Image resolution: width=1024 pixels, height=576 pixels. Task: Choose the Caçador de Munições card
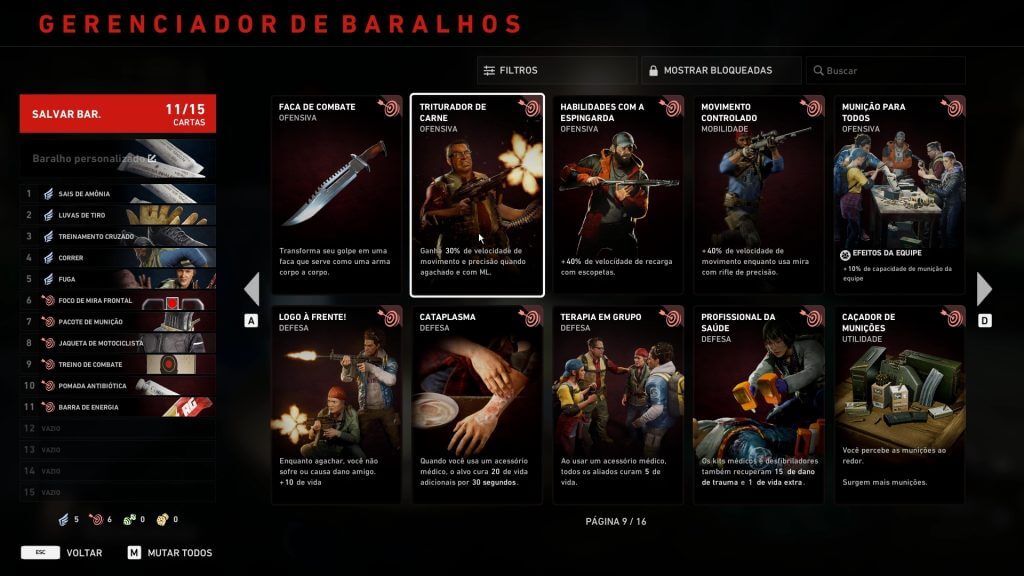pyautogui.click(x=899, y=405)
